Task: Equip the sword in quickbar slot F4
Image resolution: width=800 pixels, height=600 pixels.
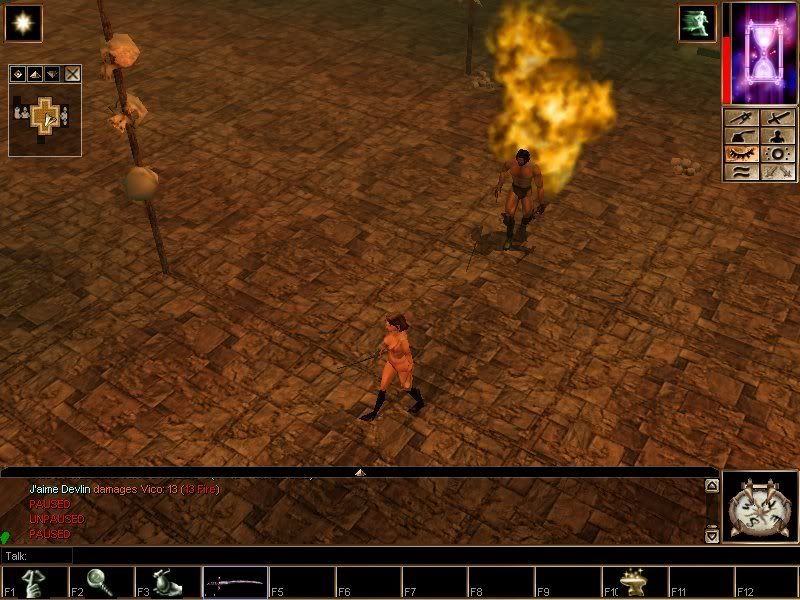Action: 235,582
